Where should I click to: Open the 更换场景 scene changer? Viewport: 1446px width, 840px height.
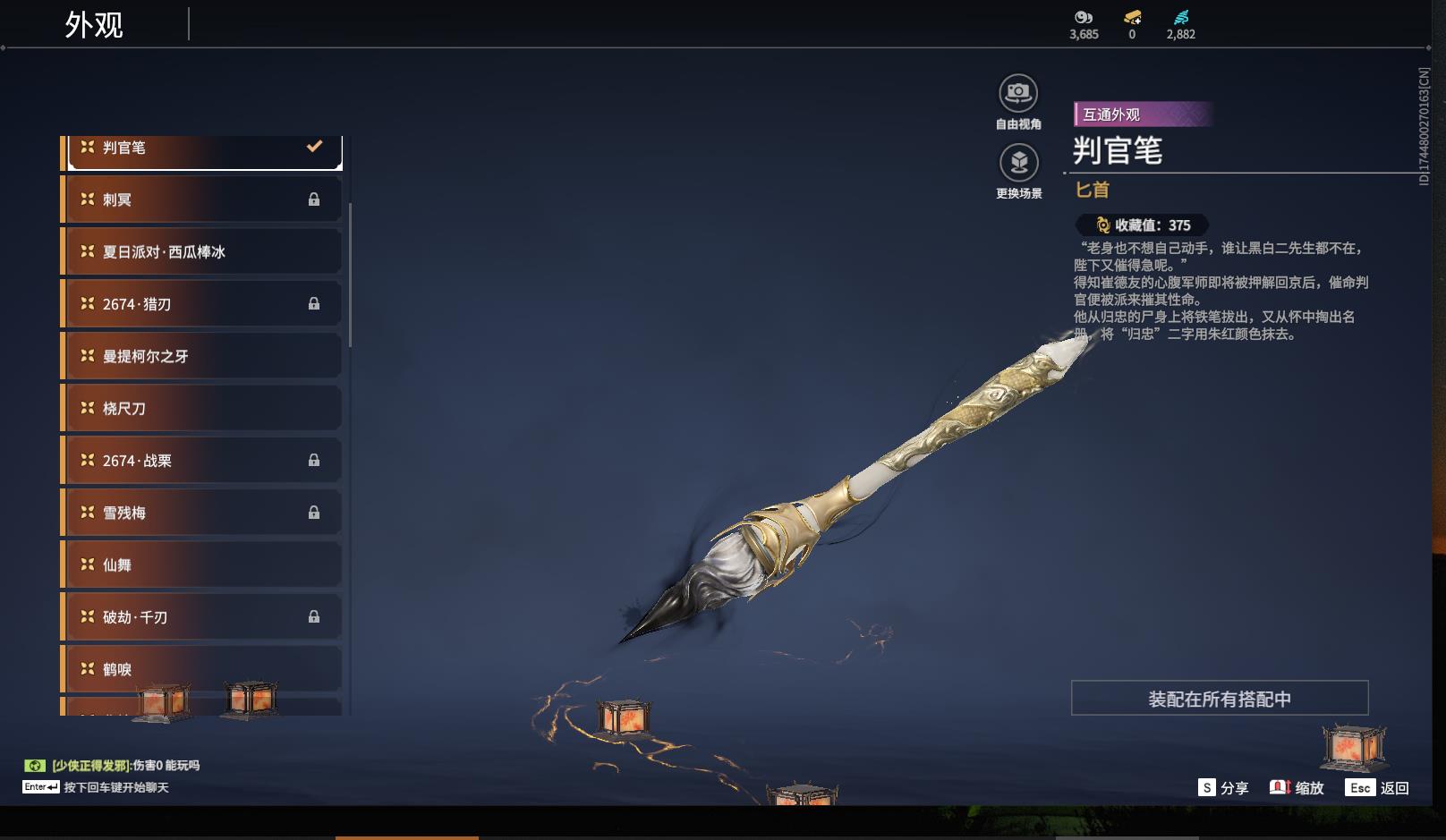point(1018,163)
